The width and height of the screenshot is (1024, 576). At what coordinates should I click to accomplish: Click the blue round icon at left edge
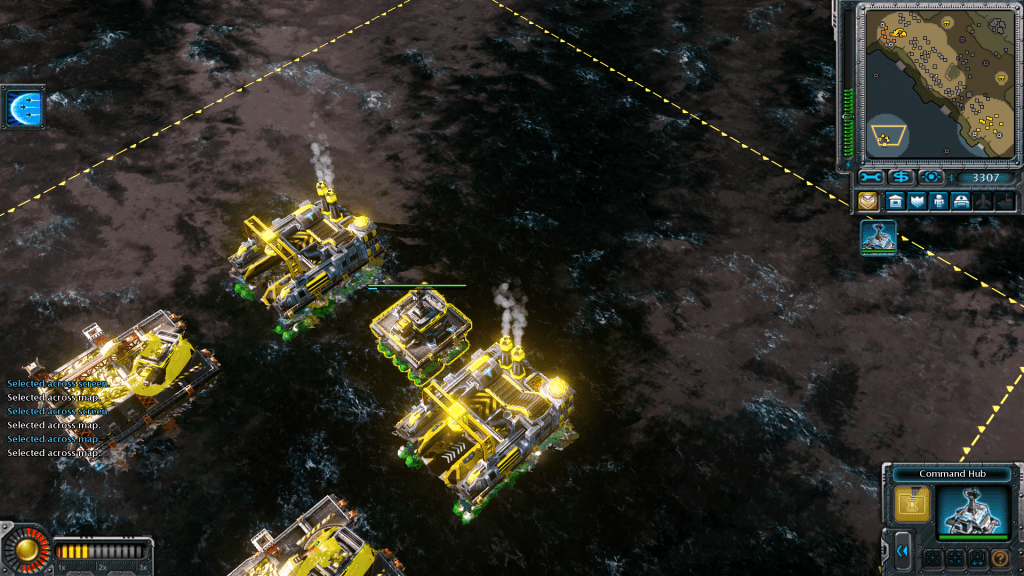22,107
